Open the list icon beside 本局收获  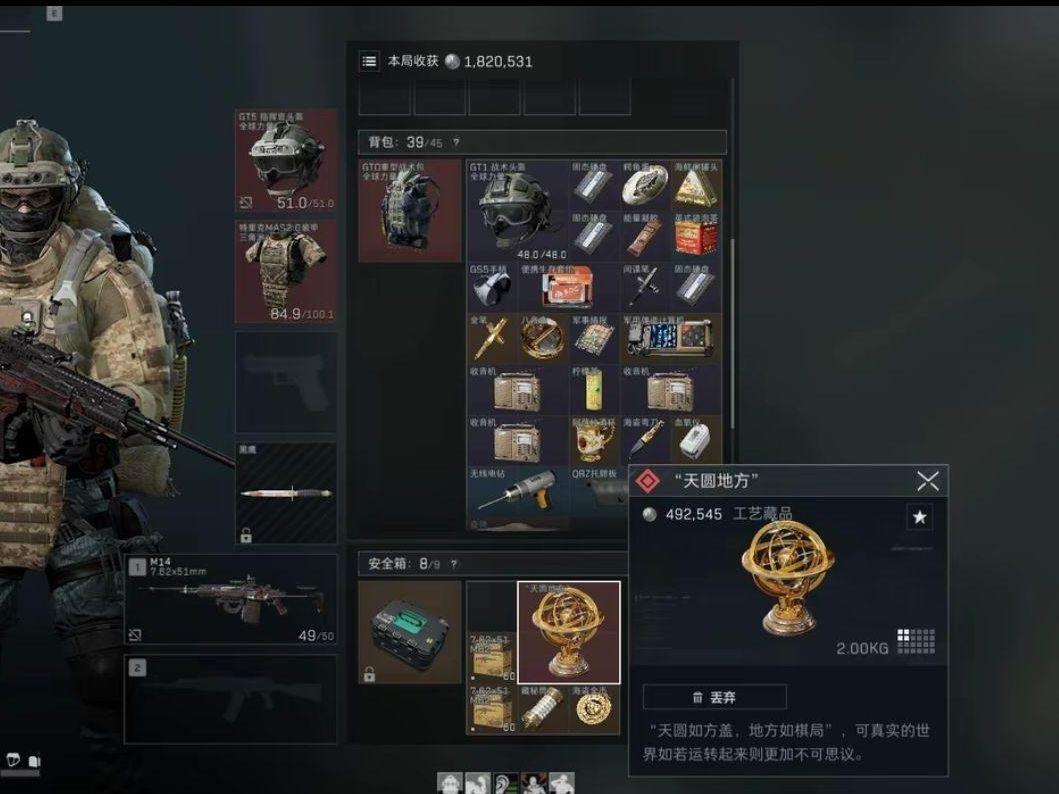(x=370, y=62)
